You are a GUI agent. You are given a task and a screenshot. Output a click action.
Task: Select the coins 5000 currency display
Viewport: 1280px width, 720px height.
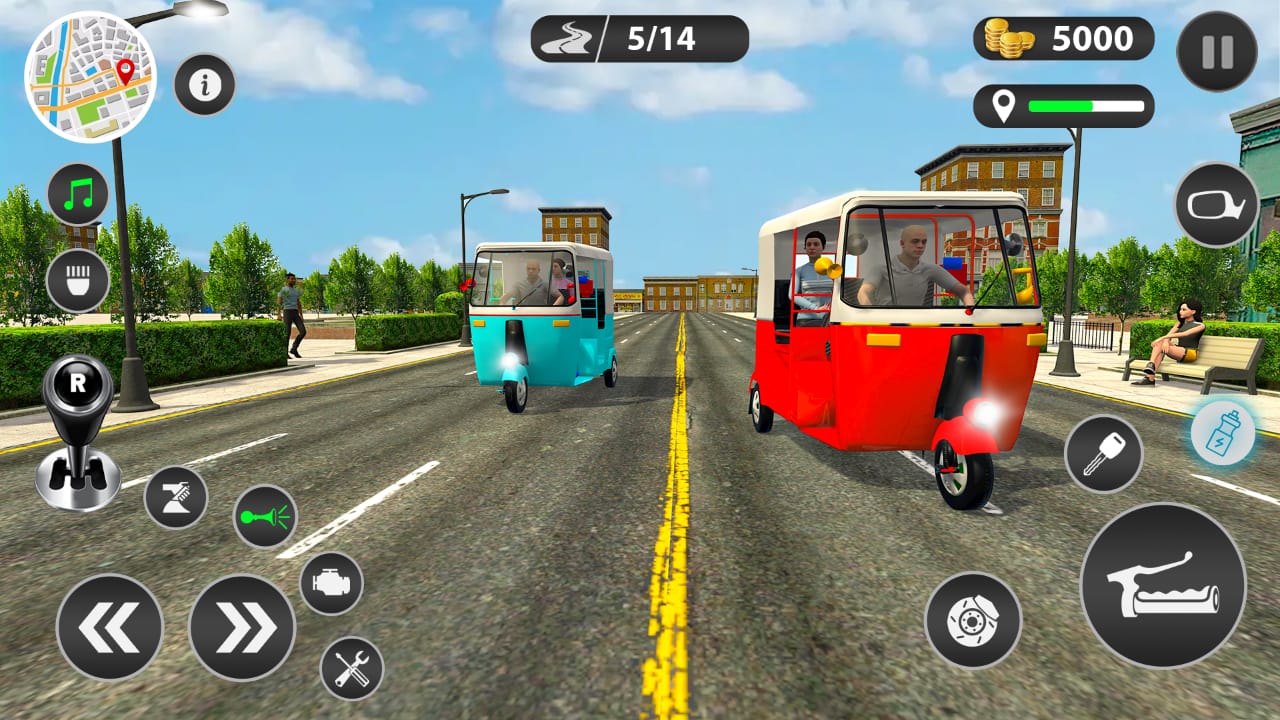pyautogui.click(x=1063, y=40)
